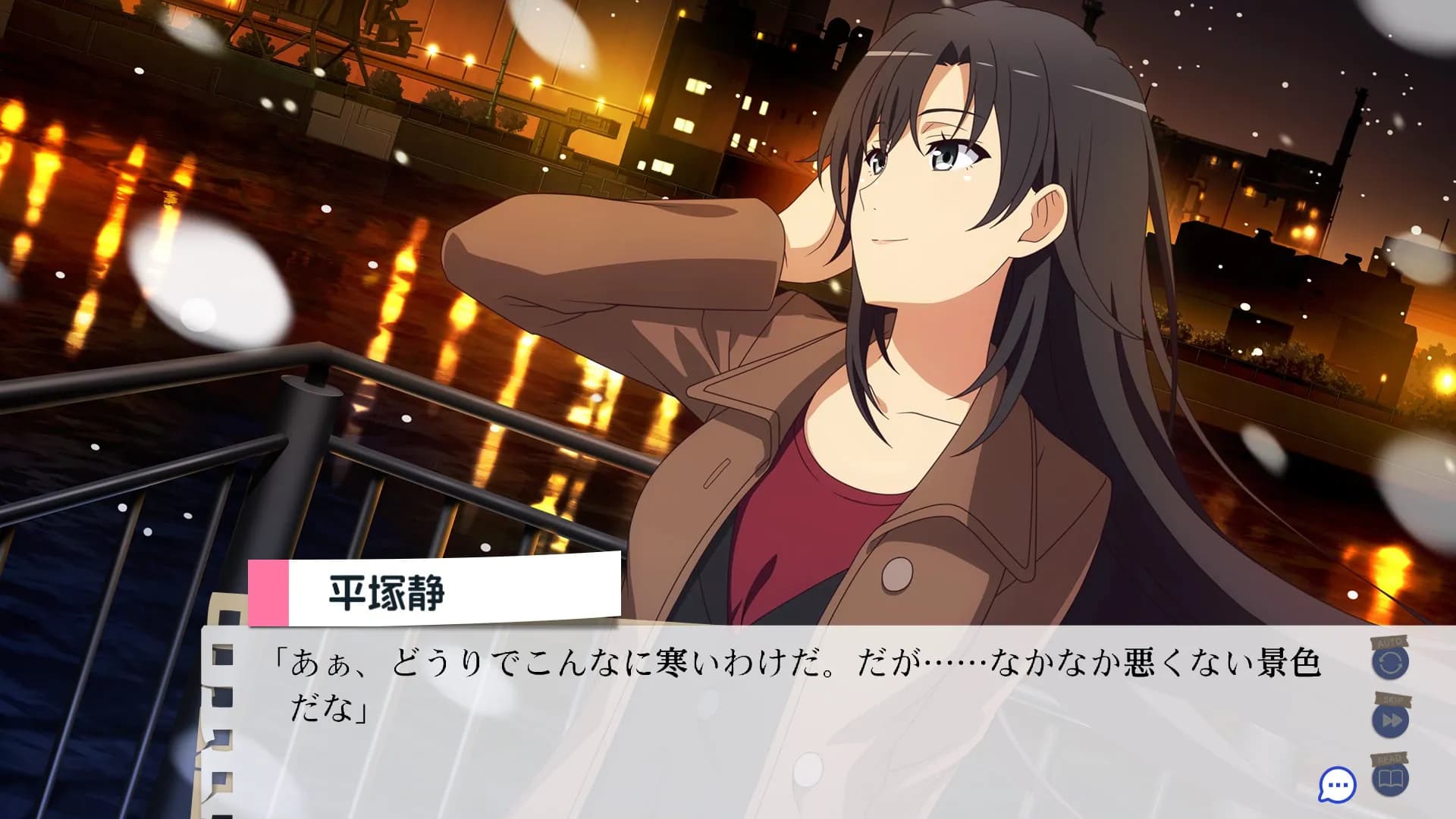Activate the SKIP fast-forward button
This screenshot has width=1456, height=819.
(x=1390, y=720)
